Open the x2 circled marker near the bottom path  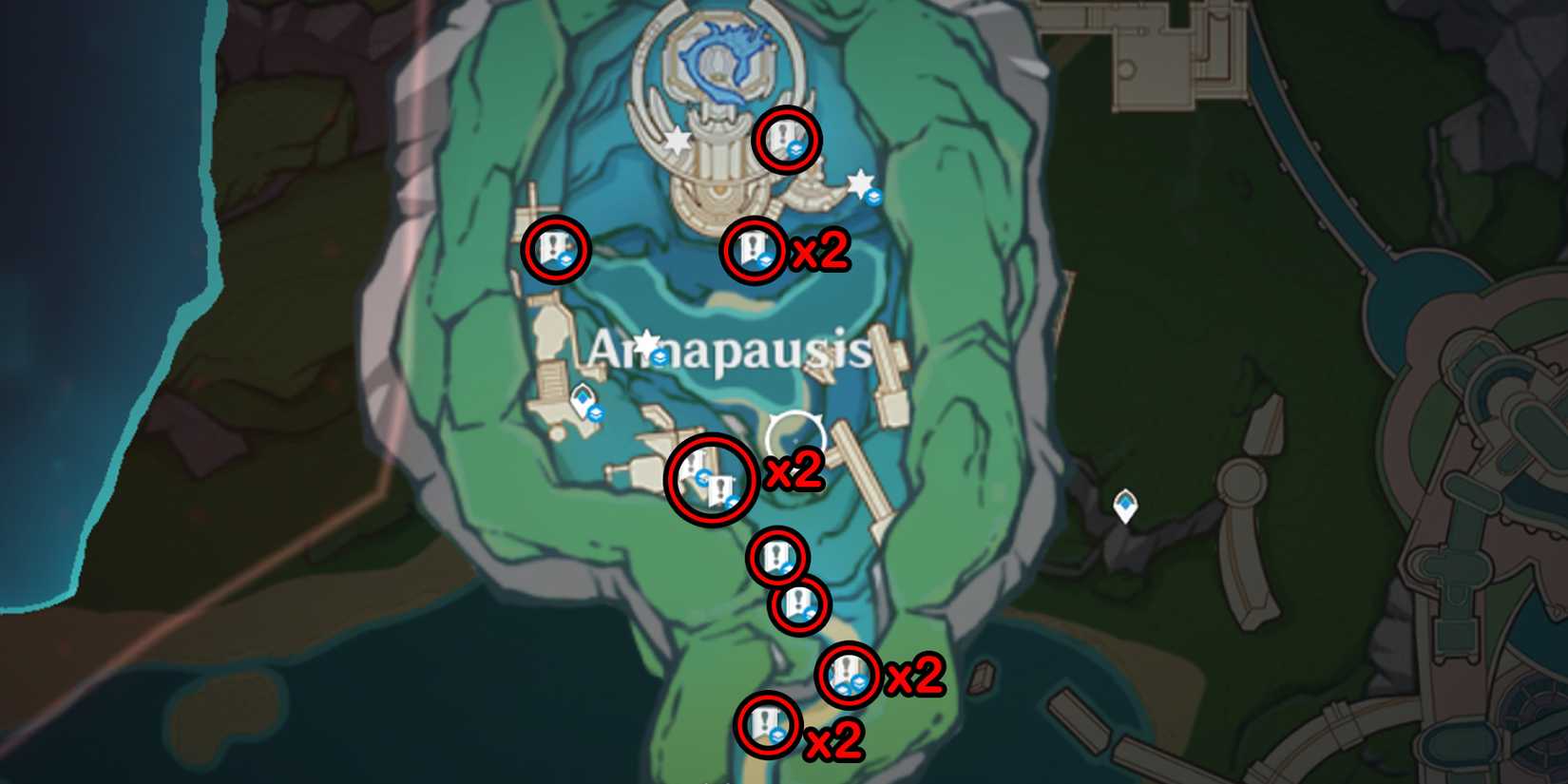[846, 678]
